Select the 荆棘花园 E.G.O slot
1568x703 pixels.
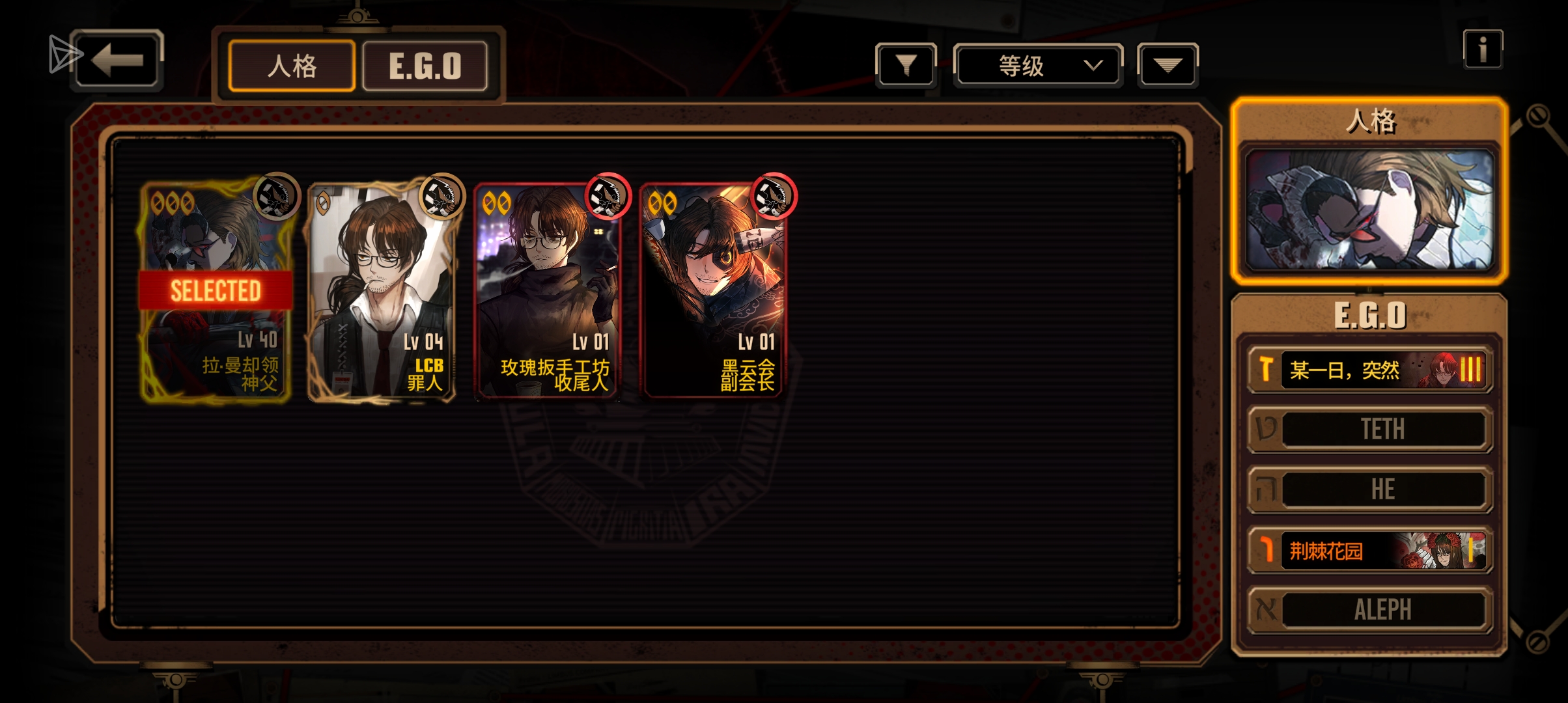pyautogui.click(x=1370, y=551)
